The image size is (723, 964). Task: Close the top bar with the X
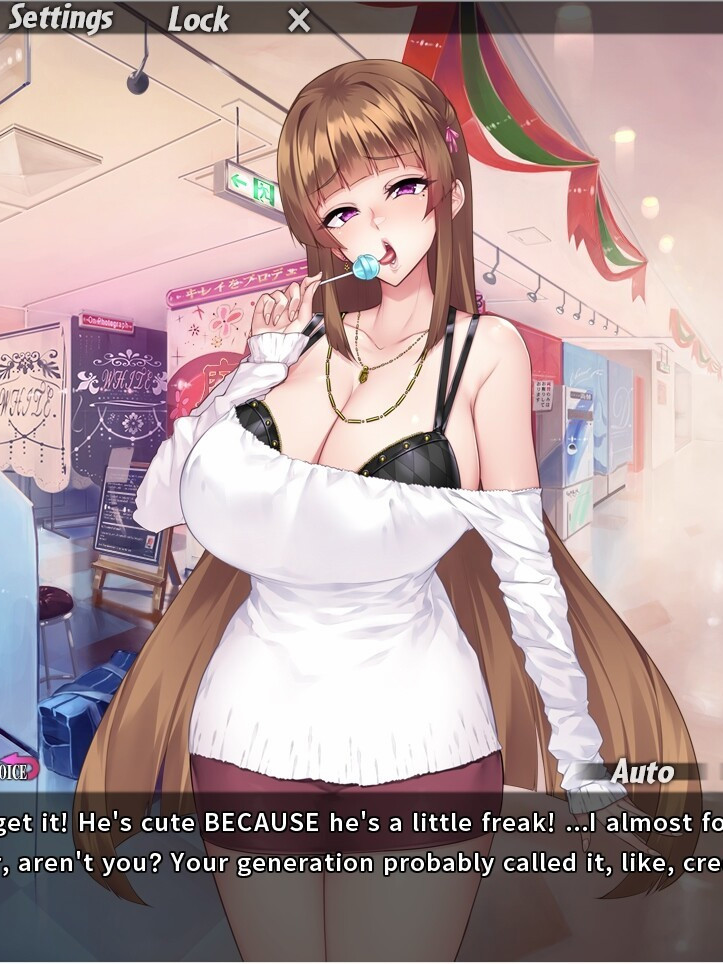click(299, 19)
